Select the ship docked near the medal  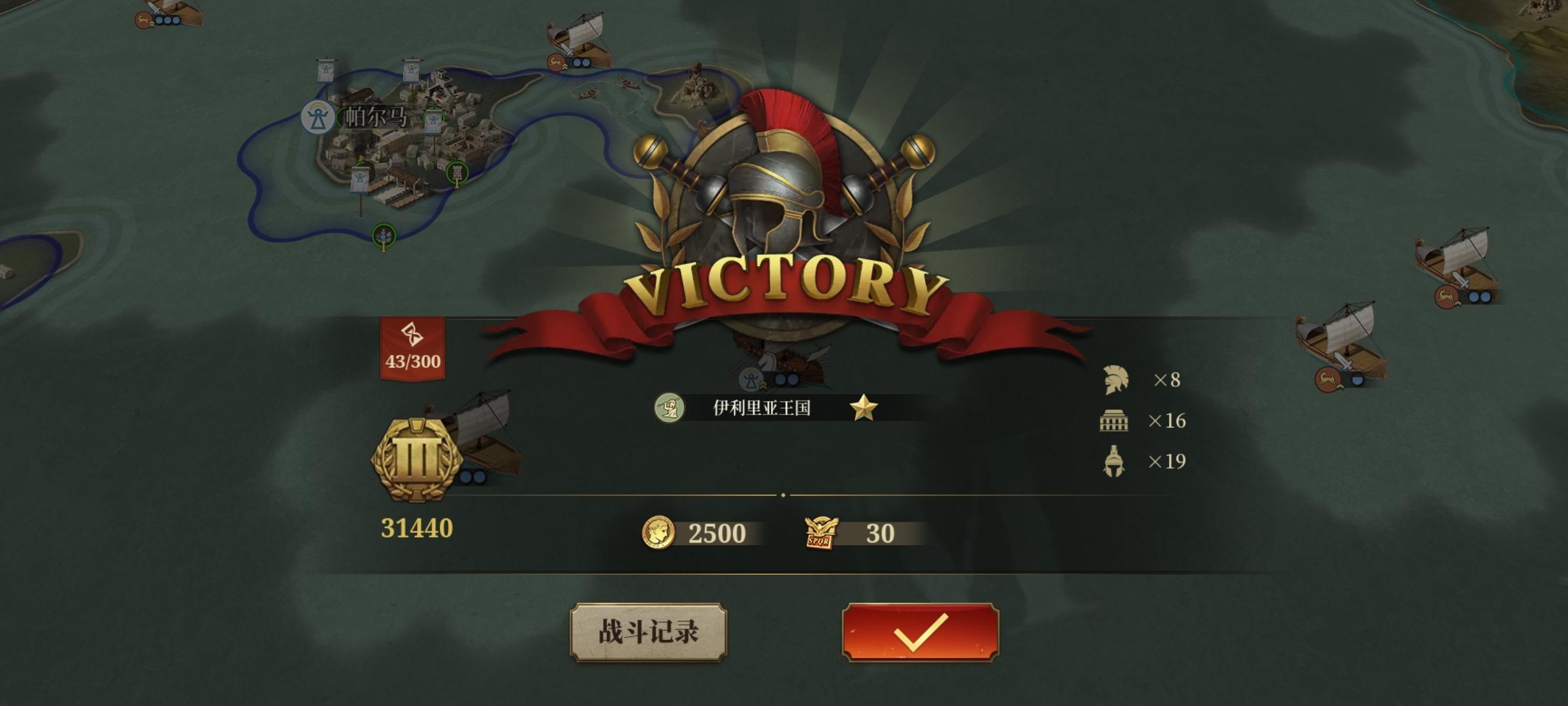pyautogui.click(x=487, y=438)
